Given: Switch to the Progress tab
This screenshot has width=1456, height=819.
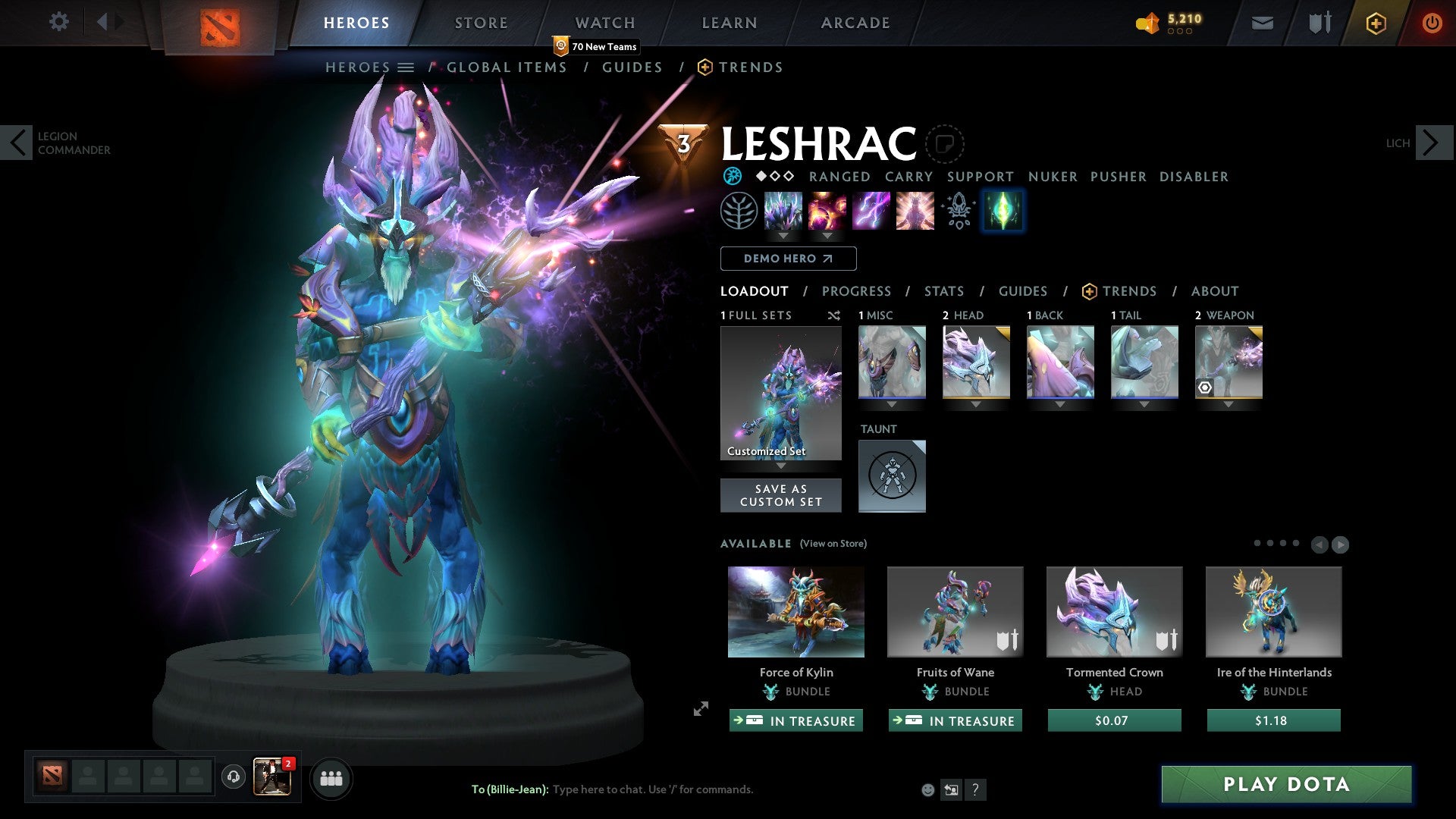Looking at the screenshot, I should click(x=857, y=290).
